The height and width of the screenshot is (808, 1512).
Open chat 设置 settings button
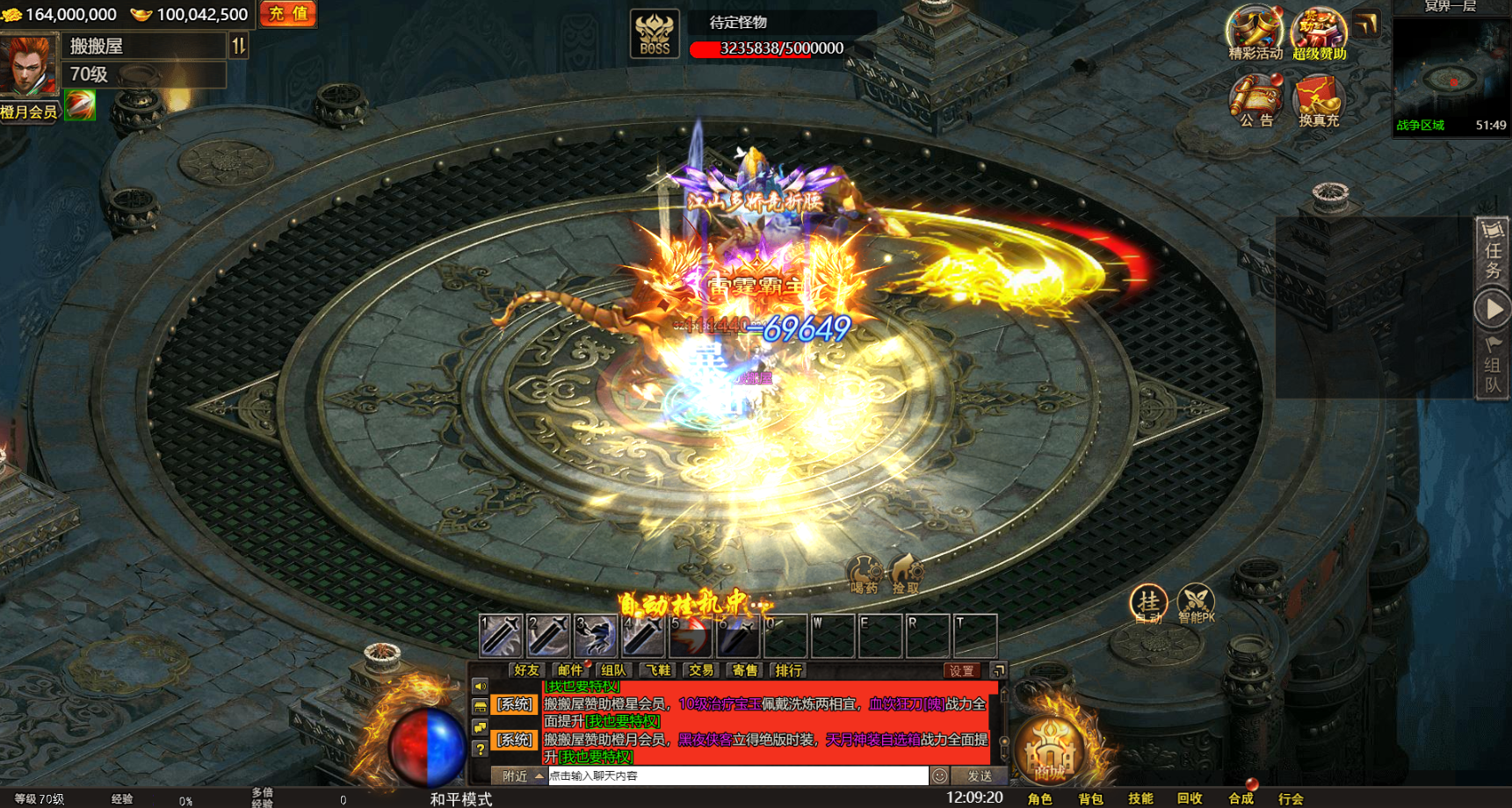click(x=961, y=670)
